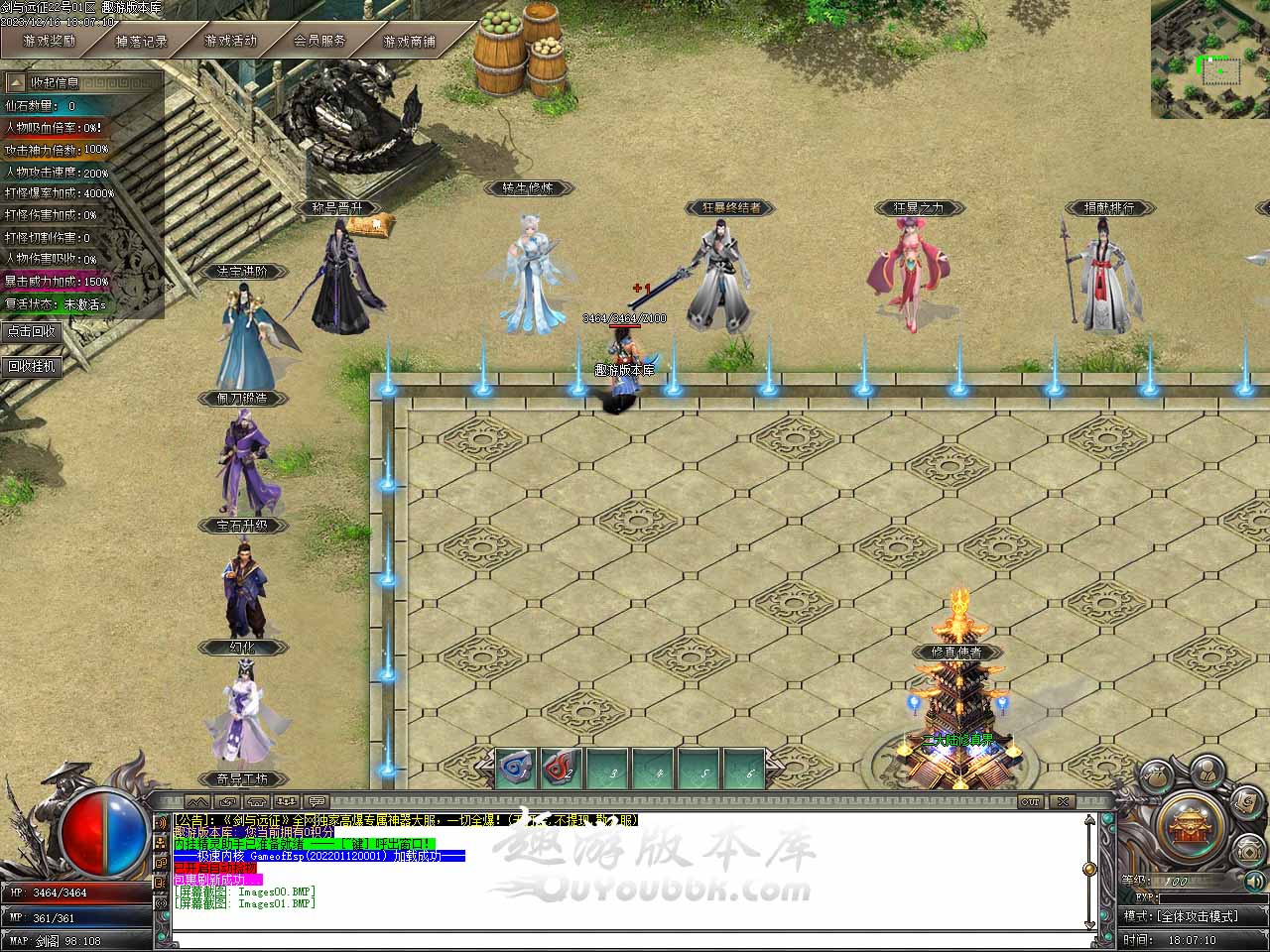The height and width of the screenshot is (952, 1270).
Task: Change the 全体攻击模式 attack mode
Action: [x=1196, y=916]
